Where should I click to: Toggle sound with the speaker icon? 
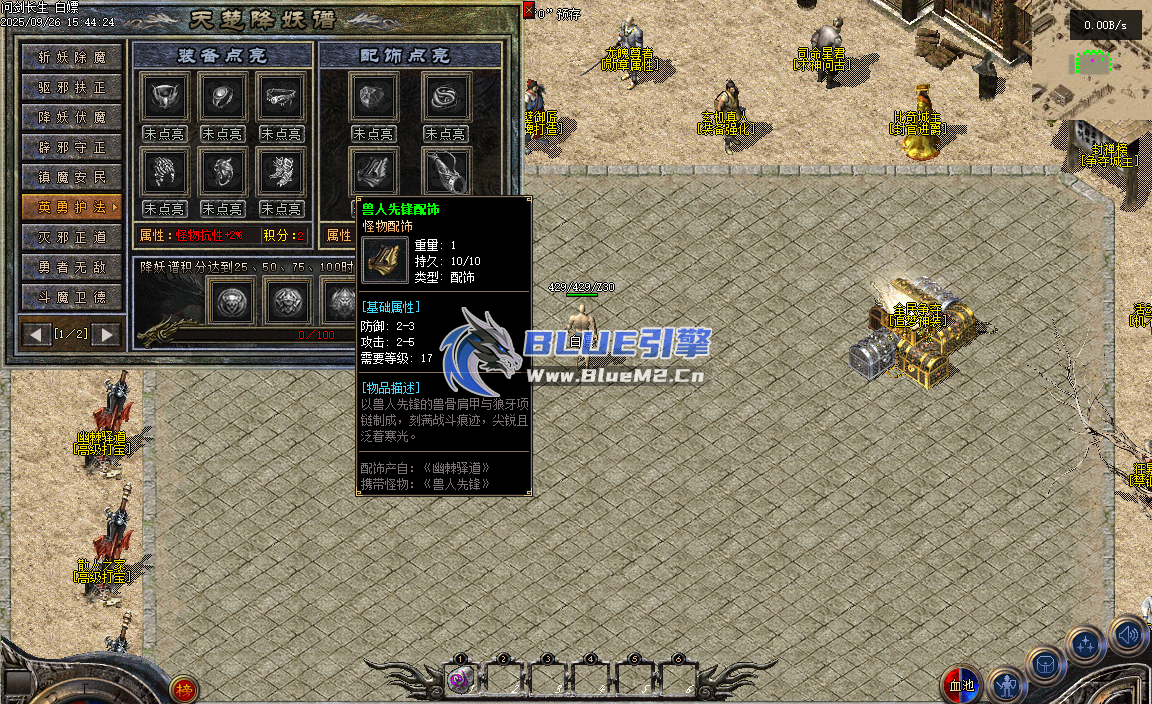click(x=1128, y=634)
